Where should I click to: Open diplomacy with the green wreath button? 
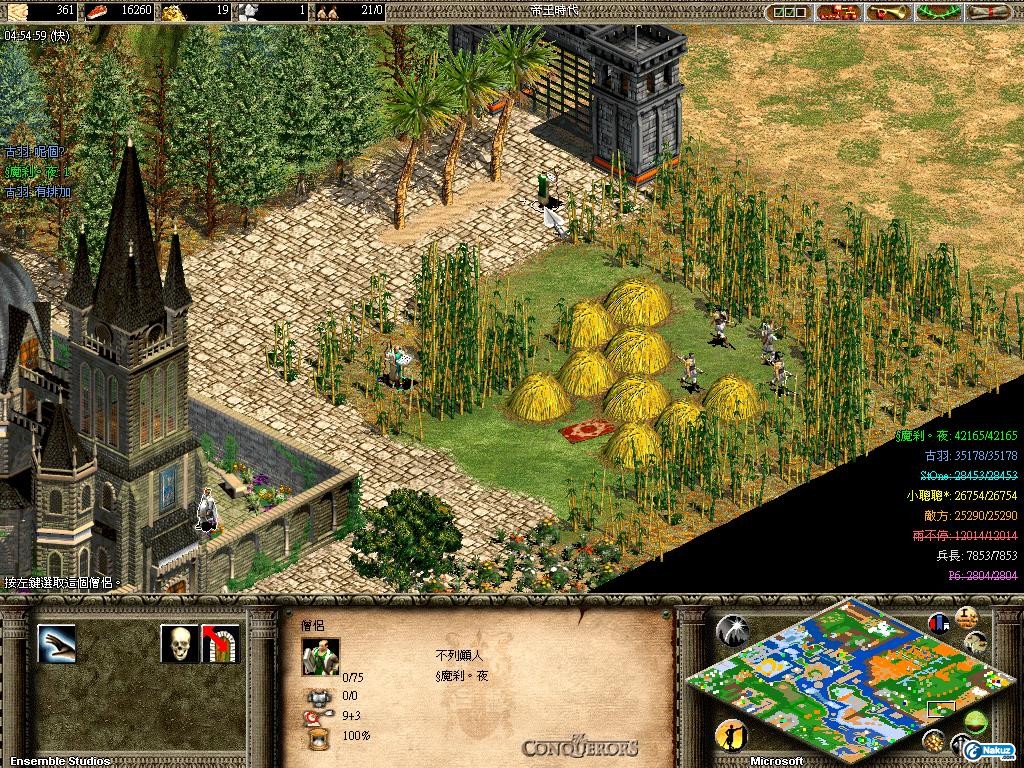[x=938, y=12]
